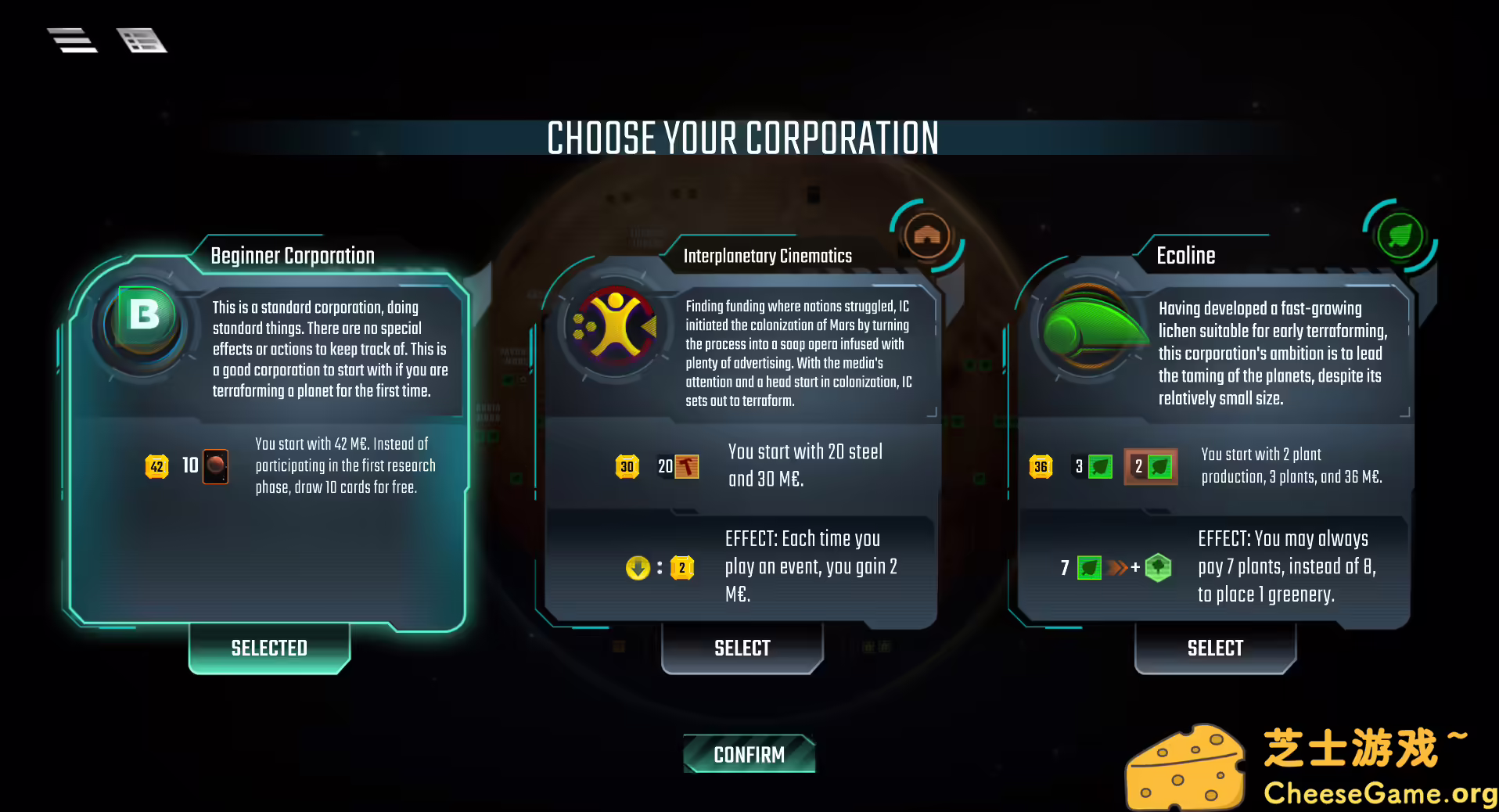Click the Selected button under Beginner Corporation
Image resolution: width=1499 pixels, height=812 pixels.
pos(269,648)
